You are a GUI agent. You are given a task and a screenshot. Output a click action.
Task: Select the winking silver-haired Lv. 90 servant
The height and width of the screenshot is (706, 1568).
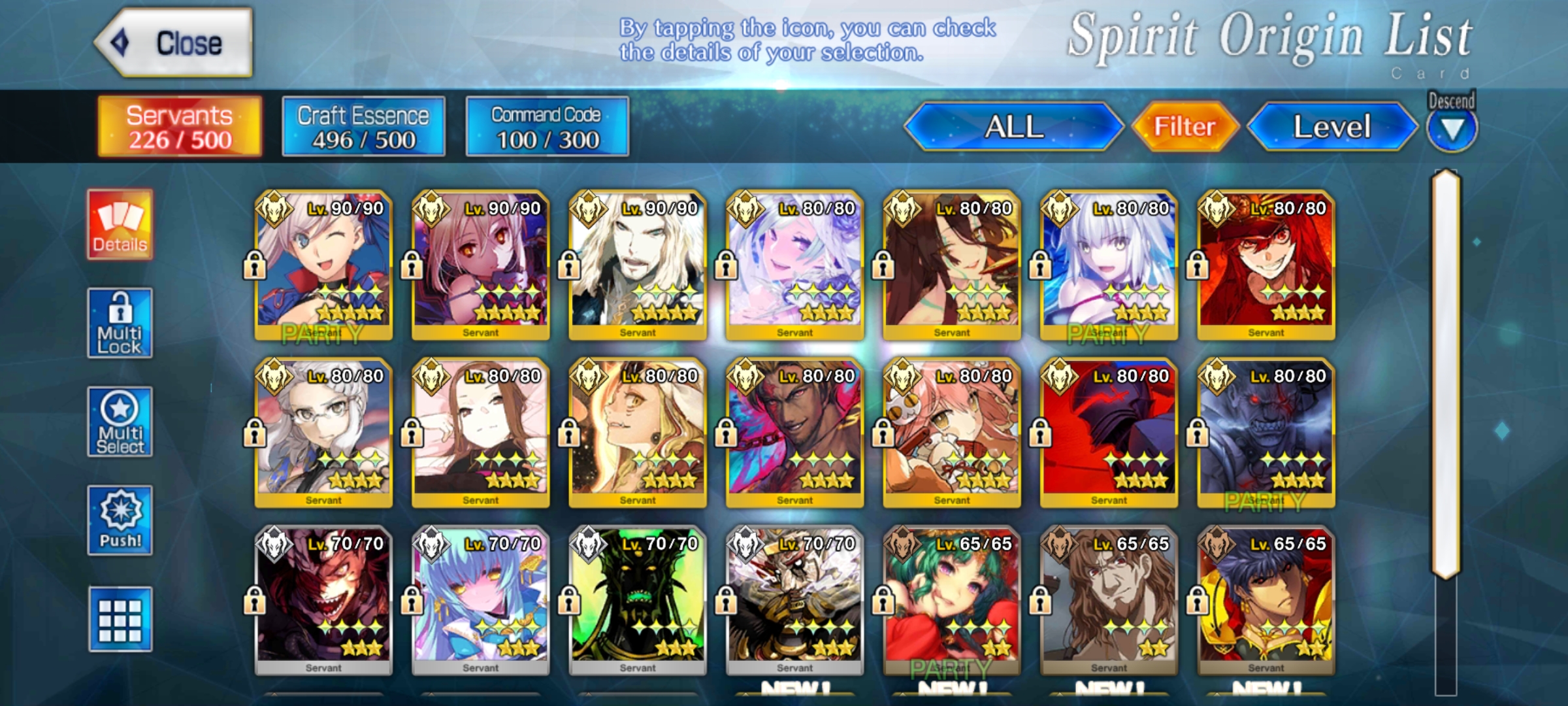(x=324, y=265)
